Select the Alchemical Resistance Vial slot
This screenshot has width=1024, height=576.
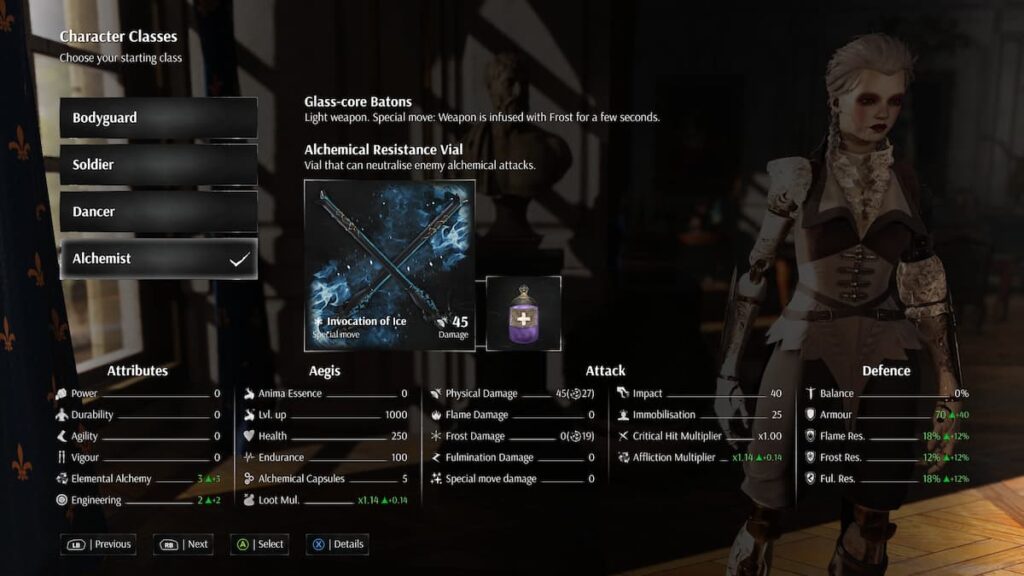click(x=523, y=313)
